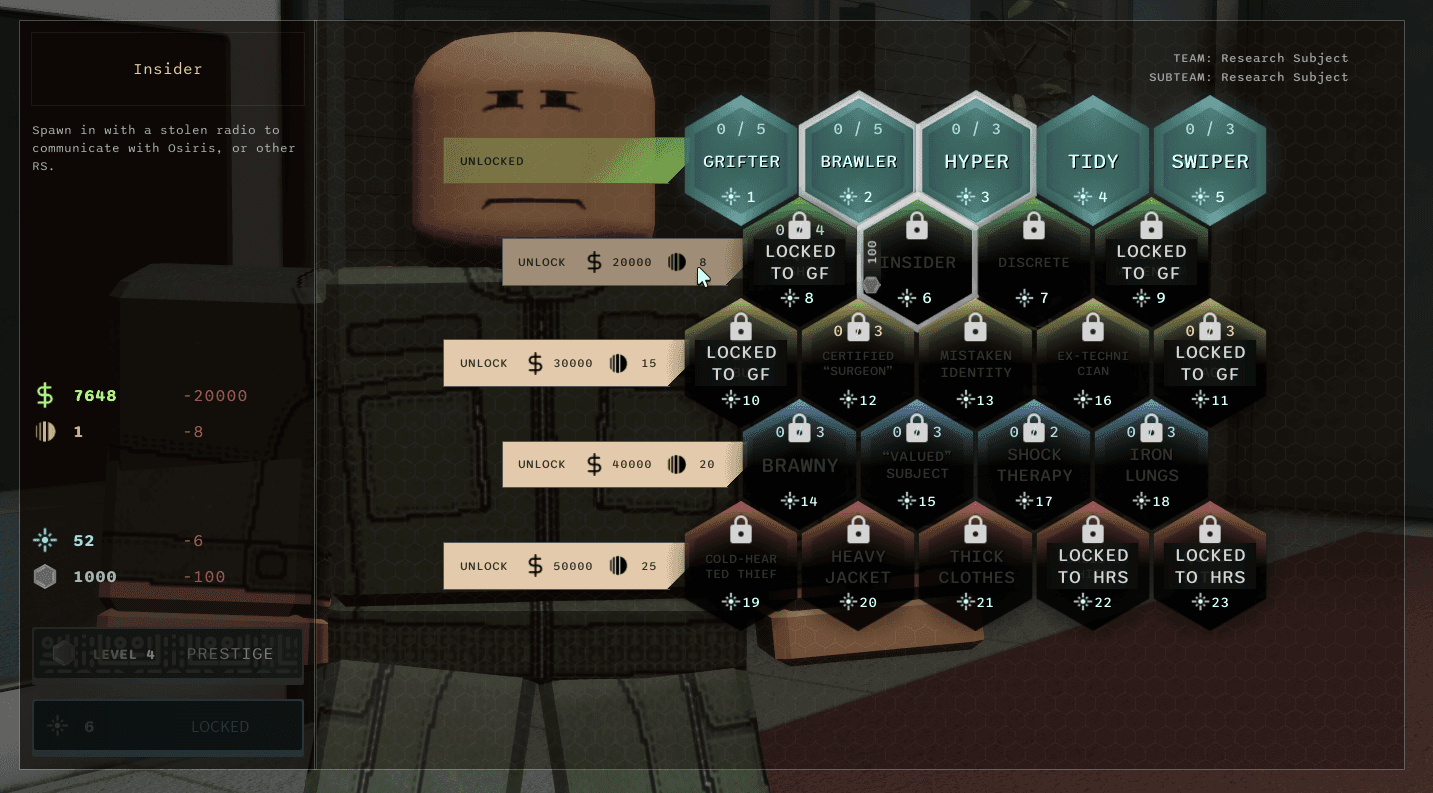Click the Swiper skill node
Image resolution: width=1433 pixels, height=793 pixels.
1210,160
